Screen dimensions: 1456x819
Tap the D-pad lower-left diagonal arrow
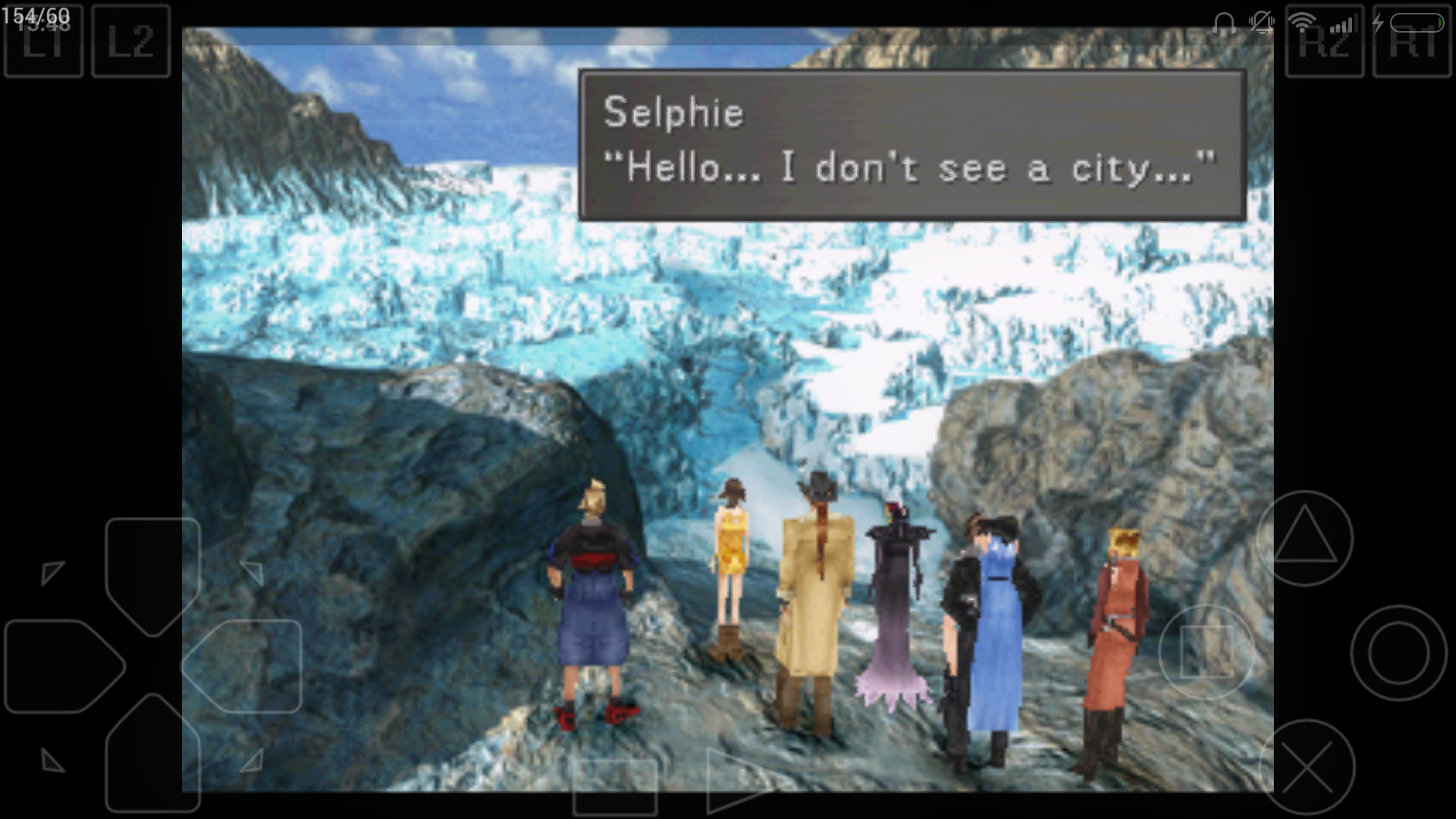[52, 760]
